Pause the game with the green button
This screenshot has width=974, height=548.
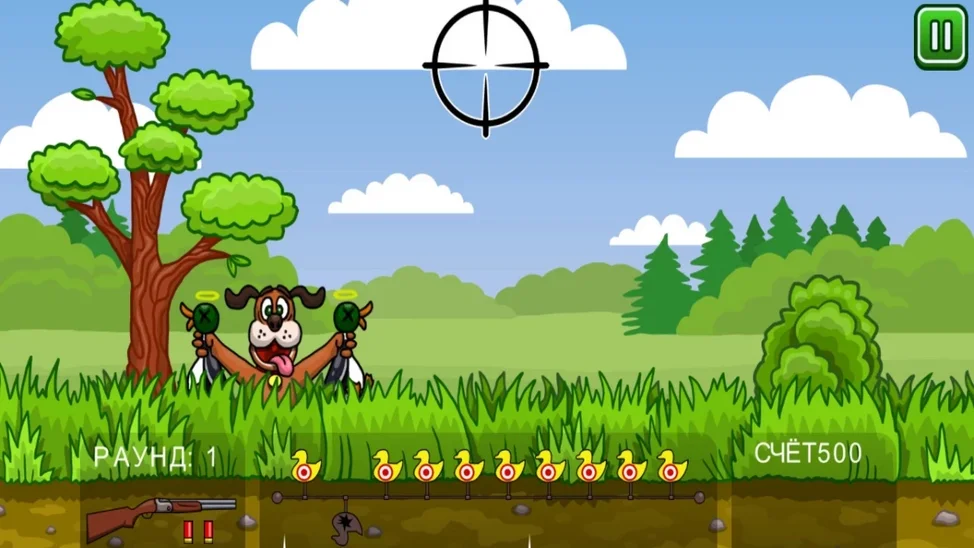point(941,37)
